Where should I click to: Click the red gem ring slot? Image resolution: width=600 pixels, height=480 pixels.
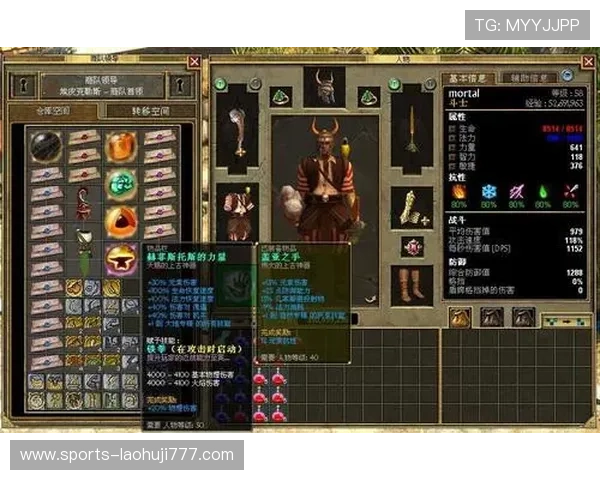click(x=410, y=246)
